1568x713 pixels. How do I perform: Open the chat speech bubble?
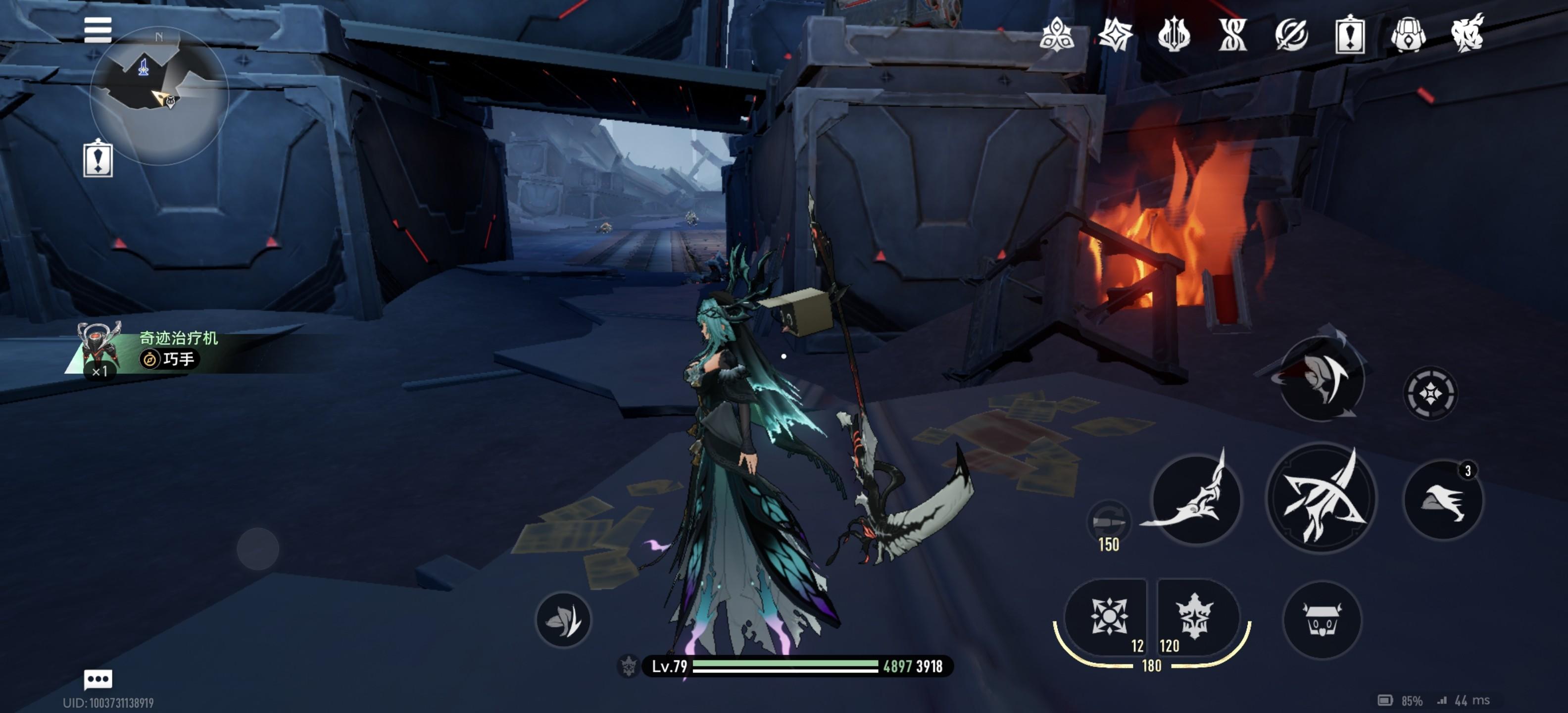pyautogui.click(x=98, y=678)
